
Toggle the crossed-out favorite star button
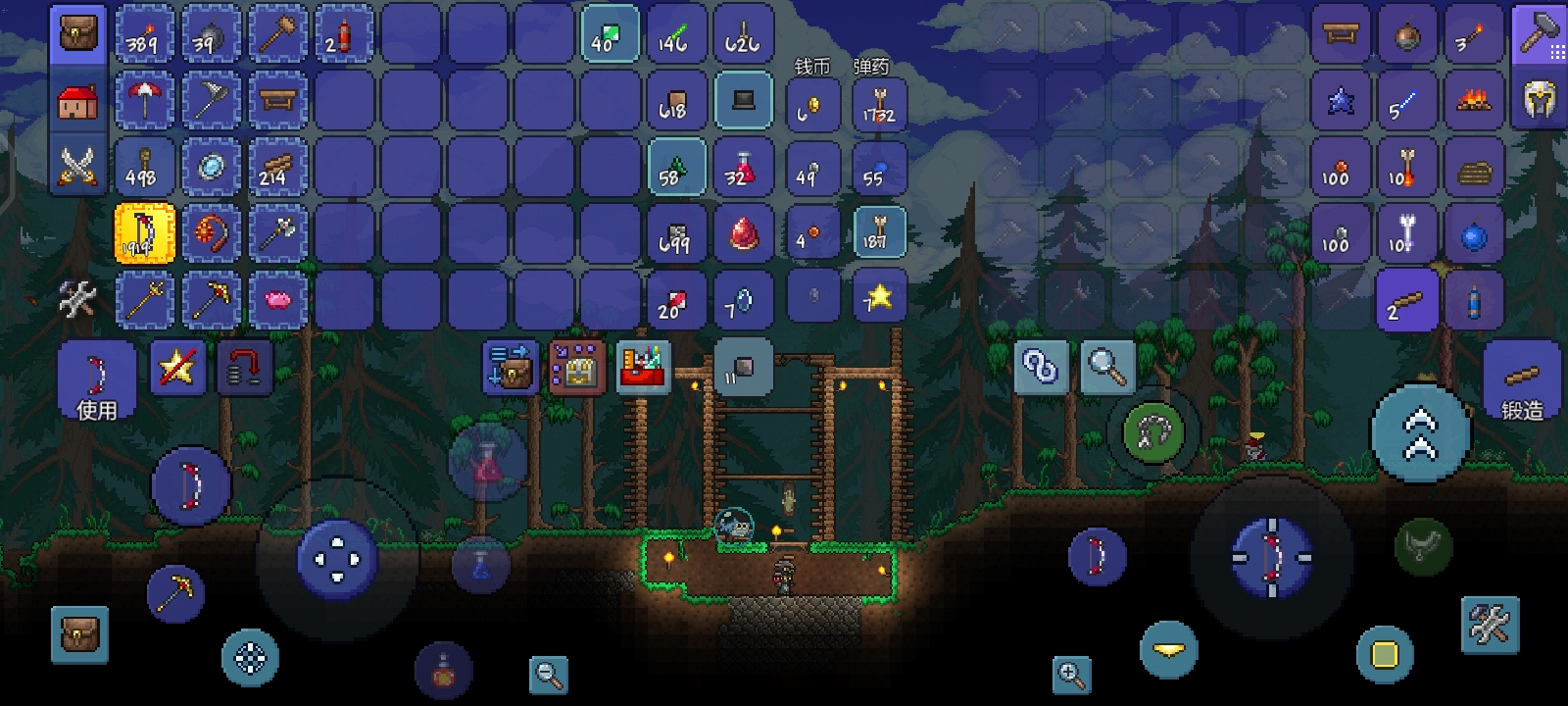click(x=177, y=369)
